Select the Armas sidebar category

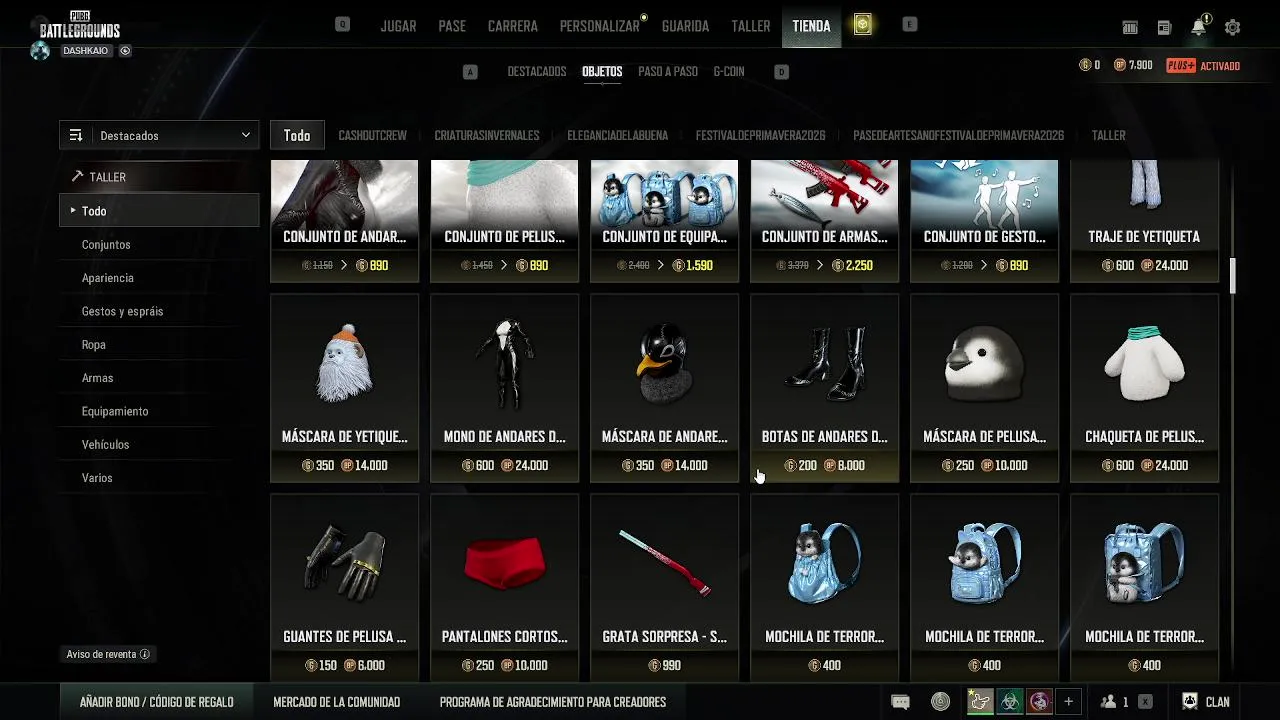[x=97, y=378]
